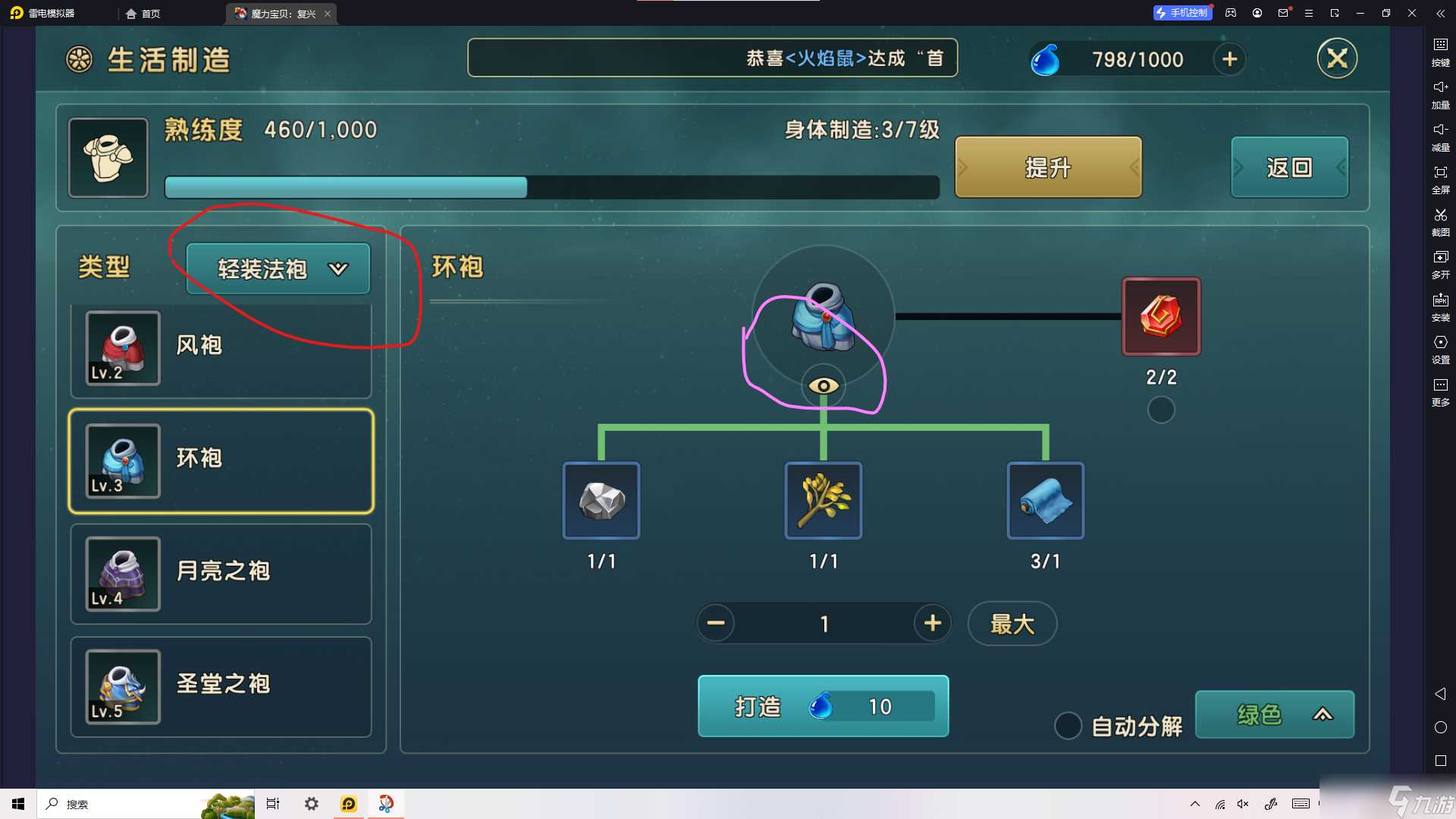Click the red gem crafting result icon
The image size is (1456, 819).
pos(1161,316)
